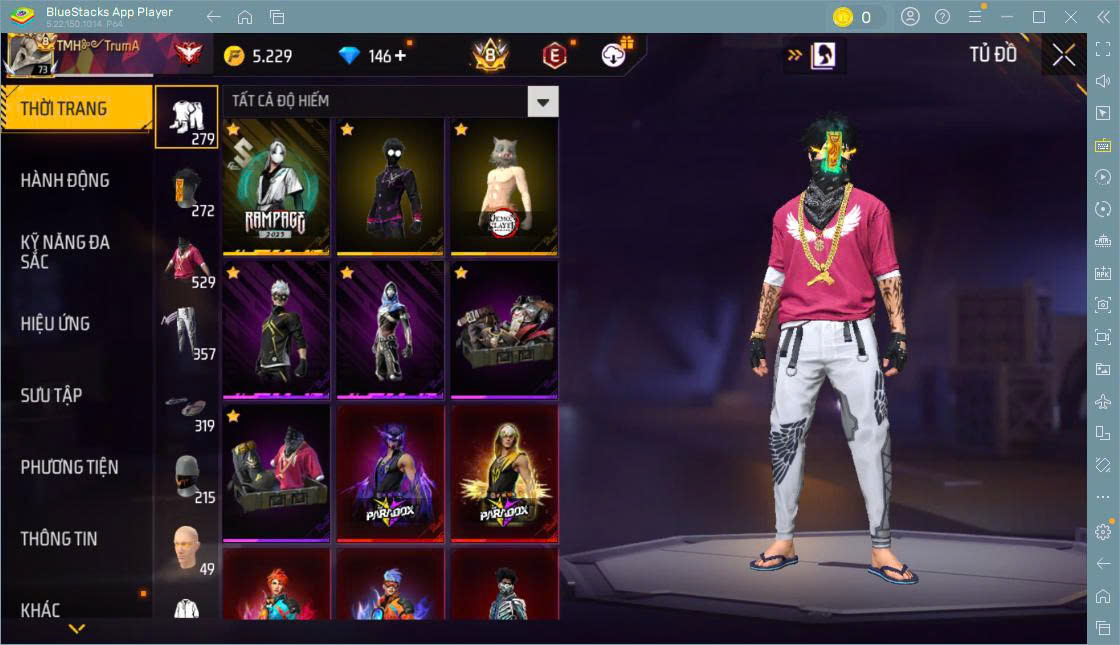Choose the Phương Tiện category

tap(69, 467)
